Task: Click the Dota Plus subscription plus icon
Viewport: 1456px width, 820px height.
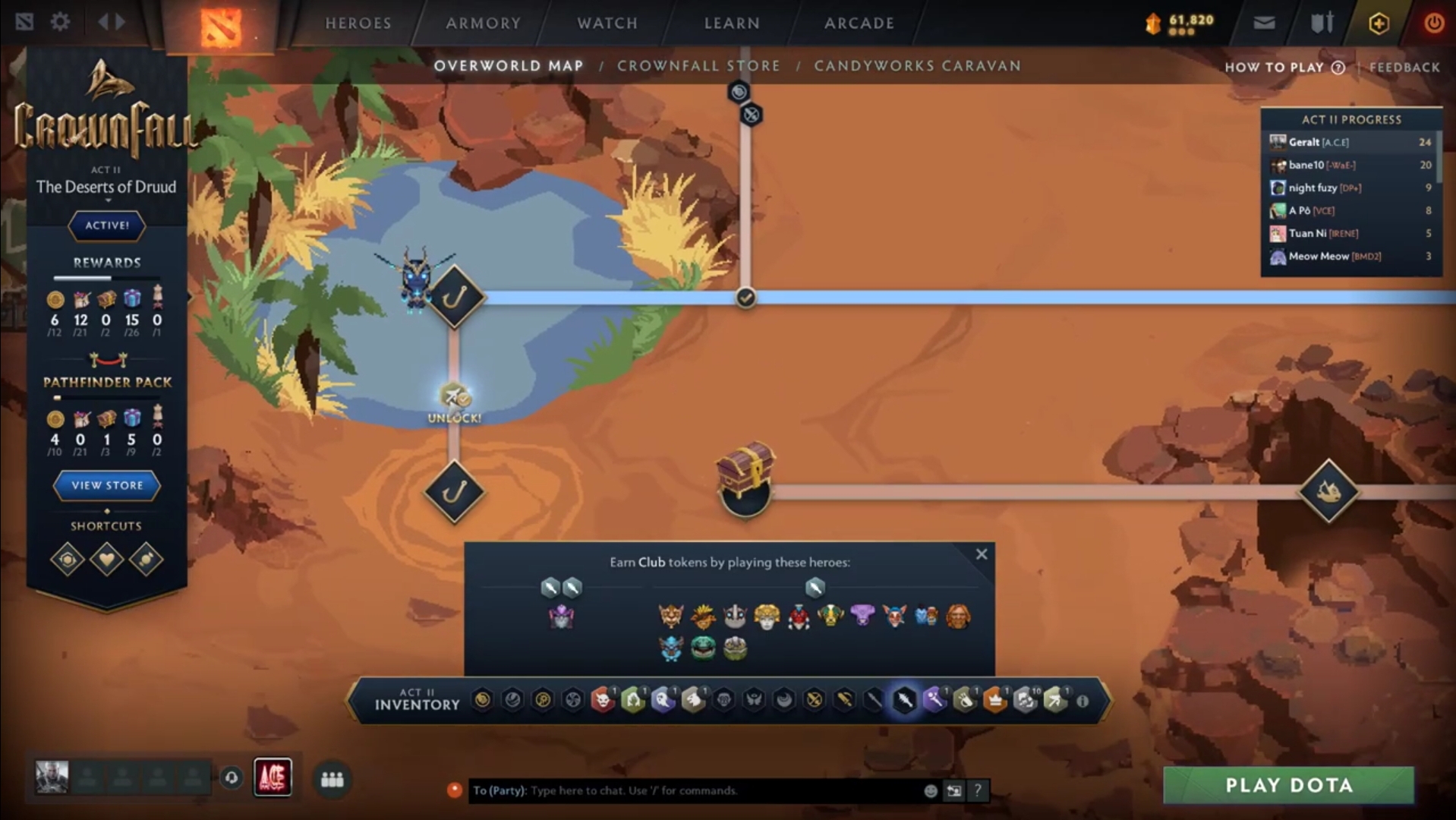Action: [x=1379, y=23]
